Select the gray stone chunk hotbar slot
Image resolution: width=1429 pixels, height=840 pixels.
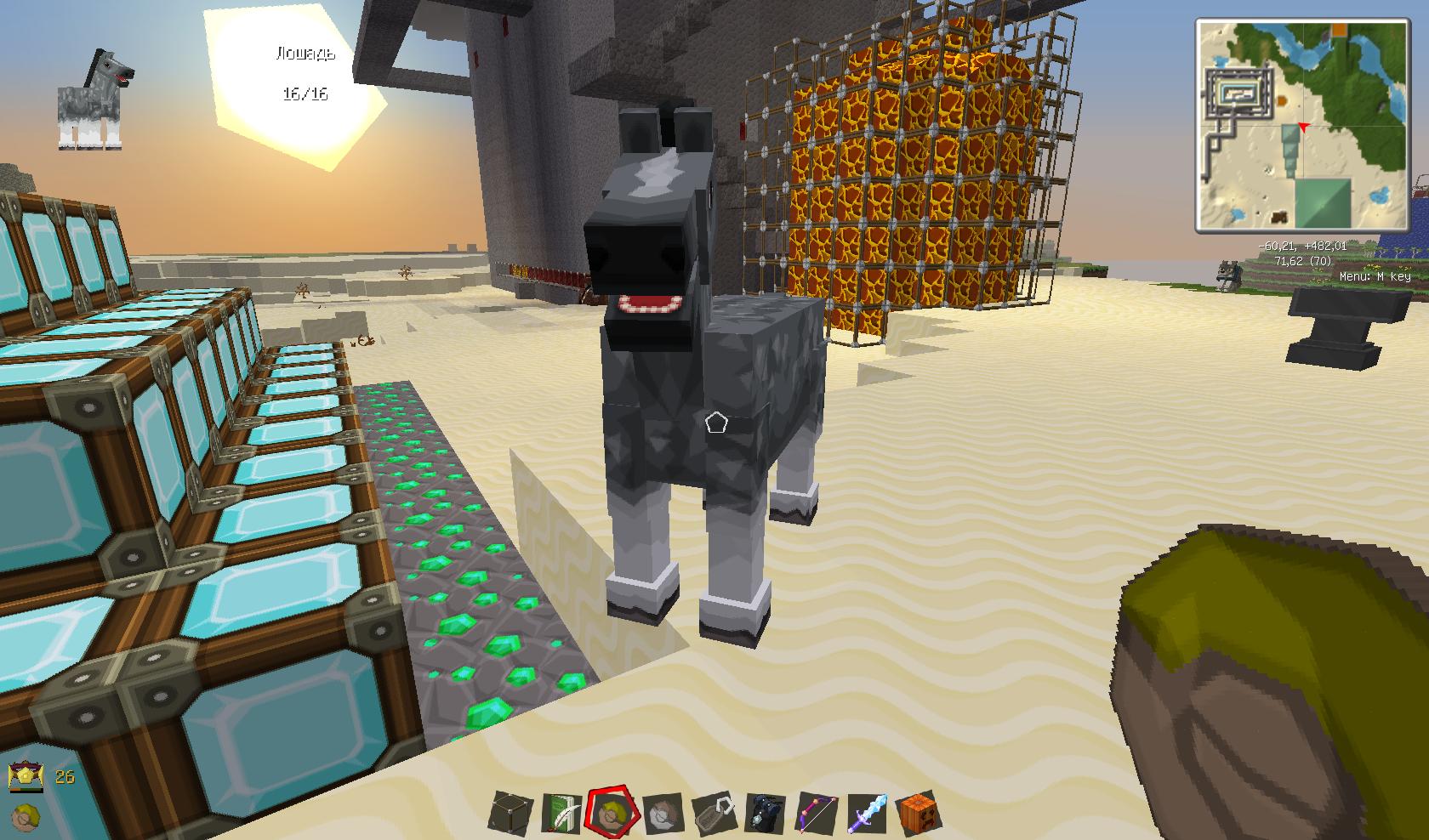pyautogui.click(x=662, y=814)
